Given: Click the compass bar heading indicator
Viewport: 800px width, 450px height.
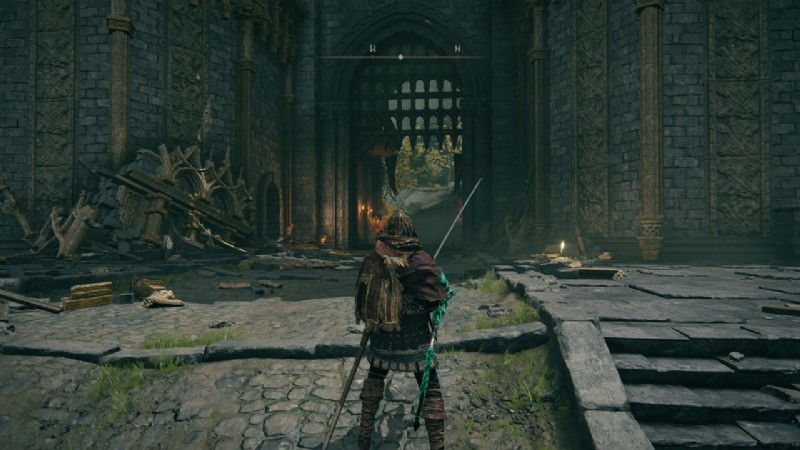Looking at the screenshot, I should [401, 57].
